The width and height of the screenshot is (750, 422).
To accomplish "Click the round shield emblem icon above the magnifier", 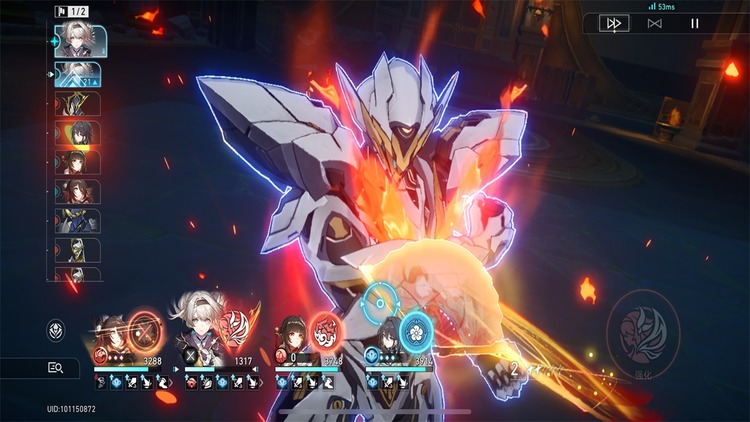I will (x=57, y=329).
